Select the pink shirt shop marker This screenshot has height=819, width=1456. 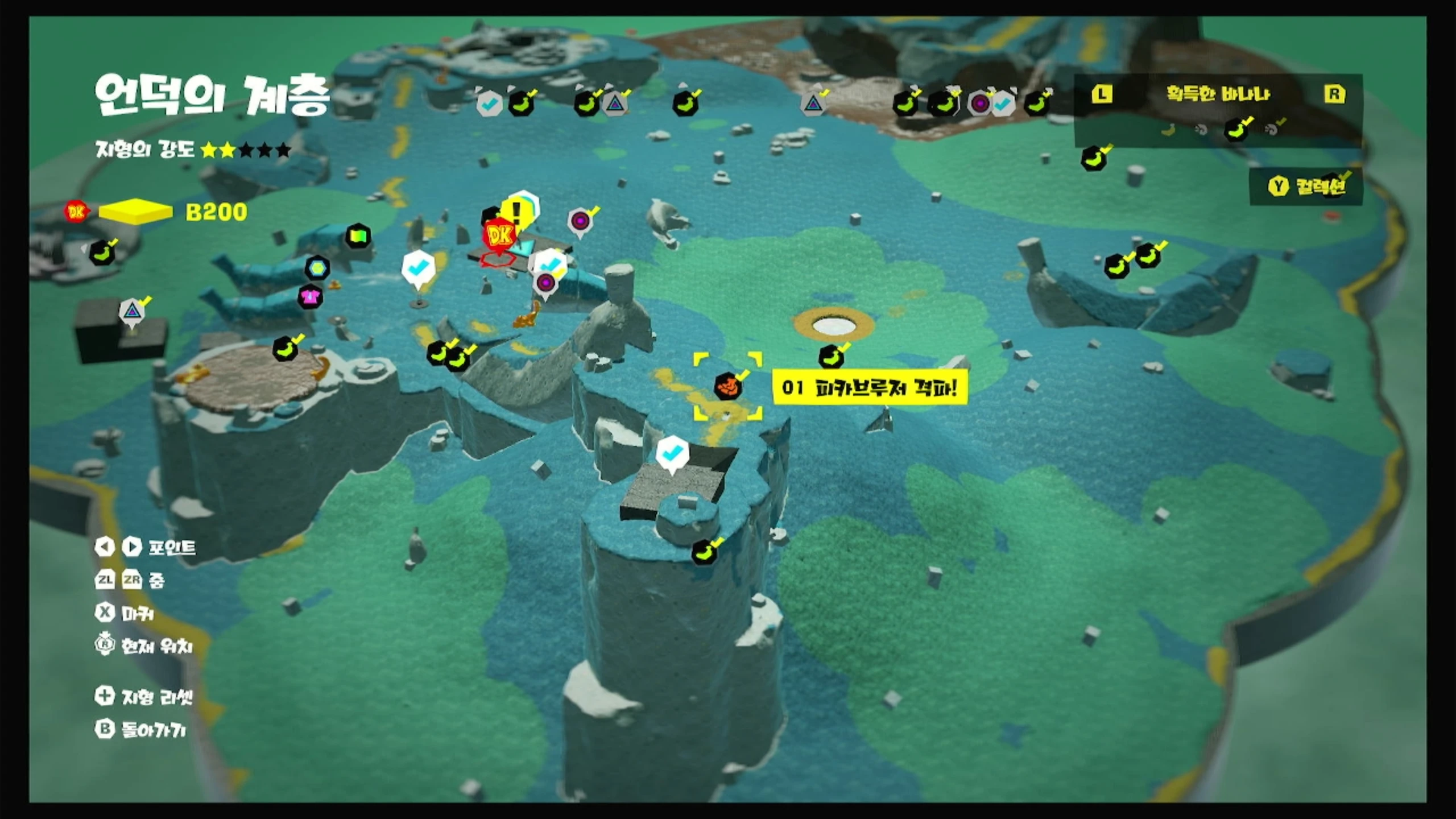310,297
